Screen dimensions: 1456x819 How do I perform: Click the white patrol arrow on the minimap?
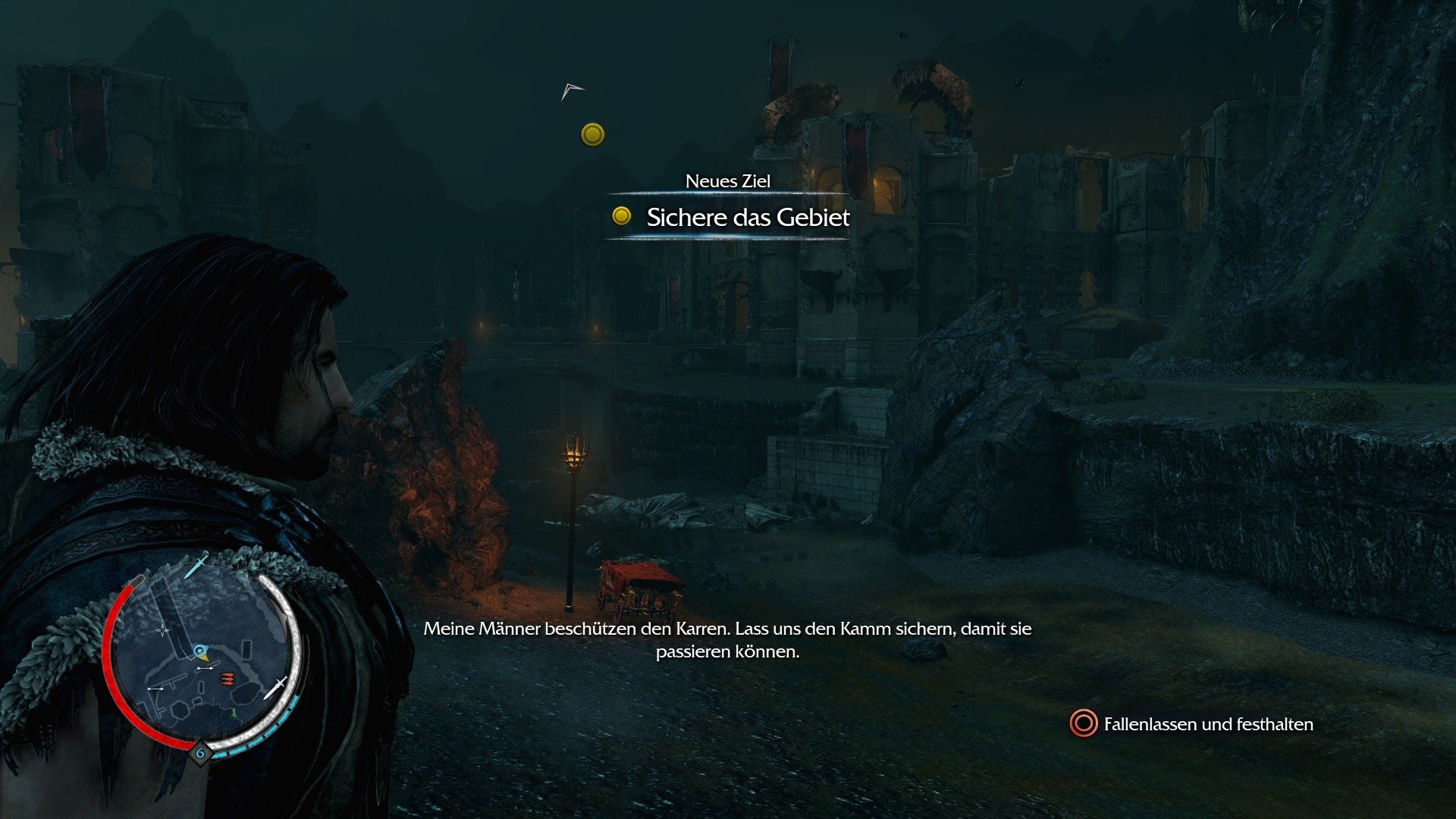point(205,668)
